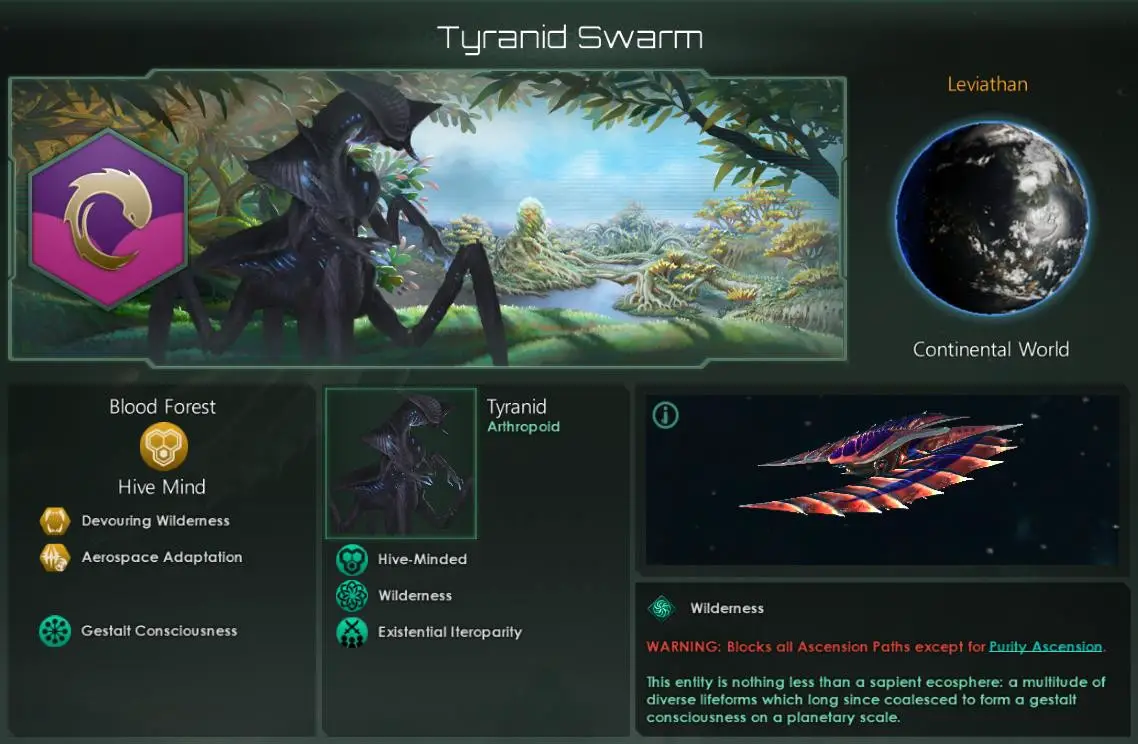This screenshot has width=1138, height=744.
Task: Select the Leviathan homeworld planet
Action: [991, 218]
